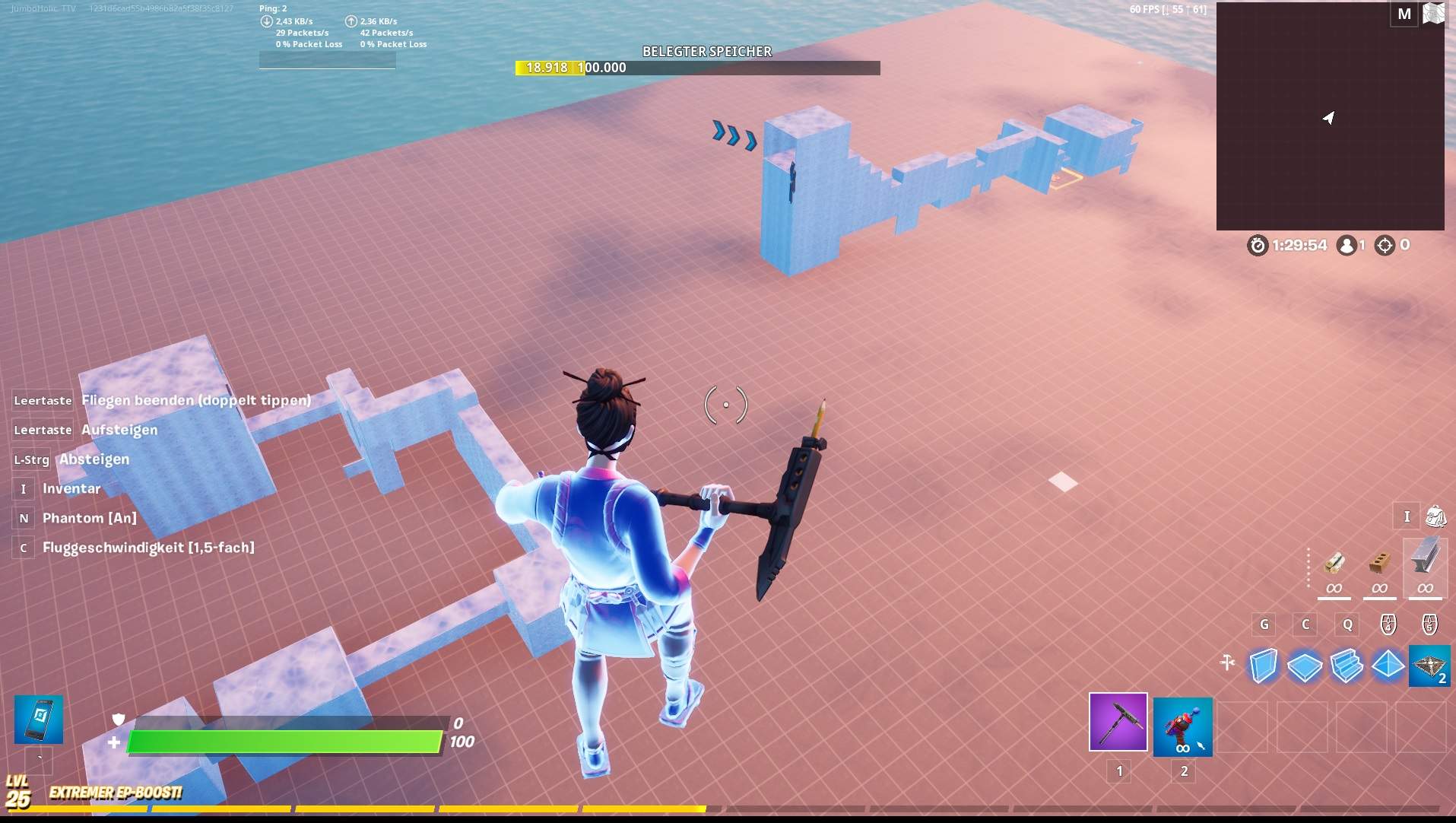Image resolution: width=1456 pixels, height=823 pixels.
Task: Click the Absteigen control
Action: [94, 459]
